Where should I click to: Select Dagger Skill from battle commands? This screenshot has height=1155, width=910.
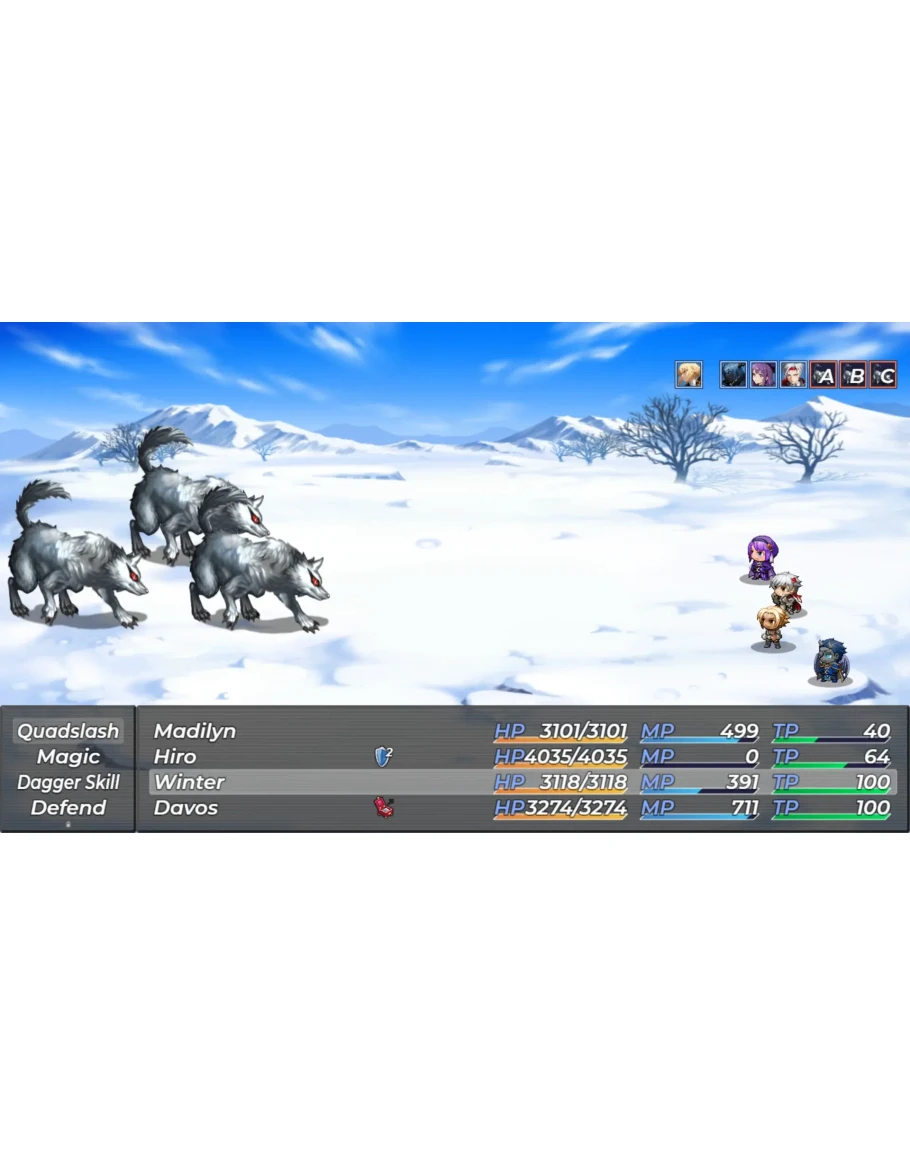pos(68,782)
